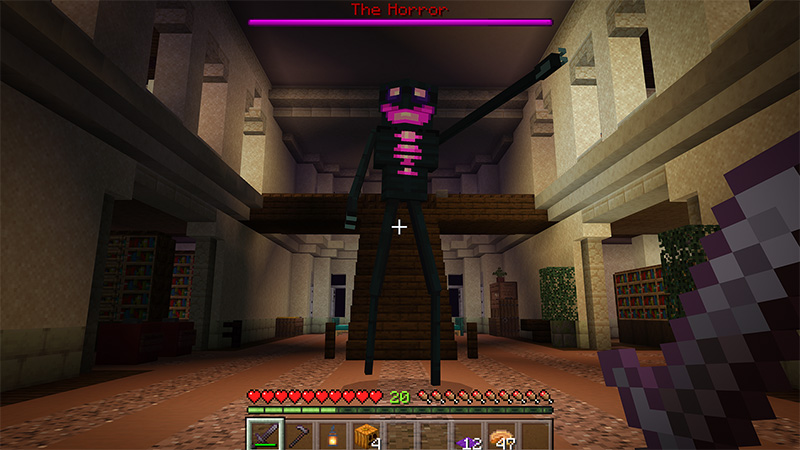Select the sword in the hotbar

tap(264, 435)
